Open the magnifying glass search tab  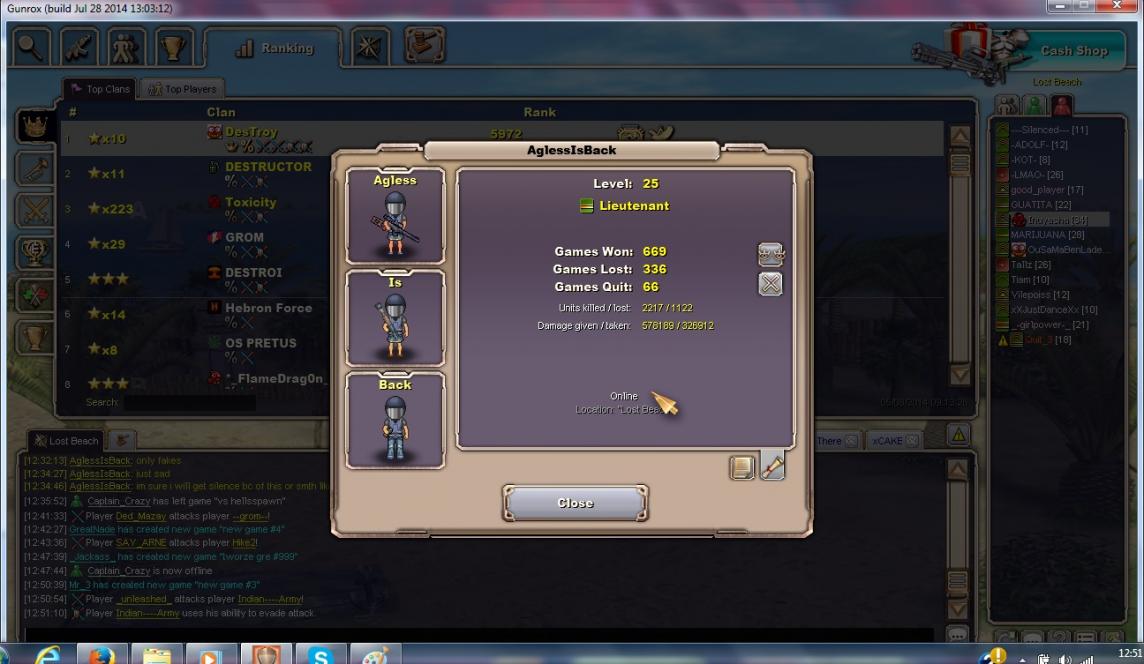29,48
